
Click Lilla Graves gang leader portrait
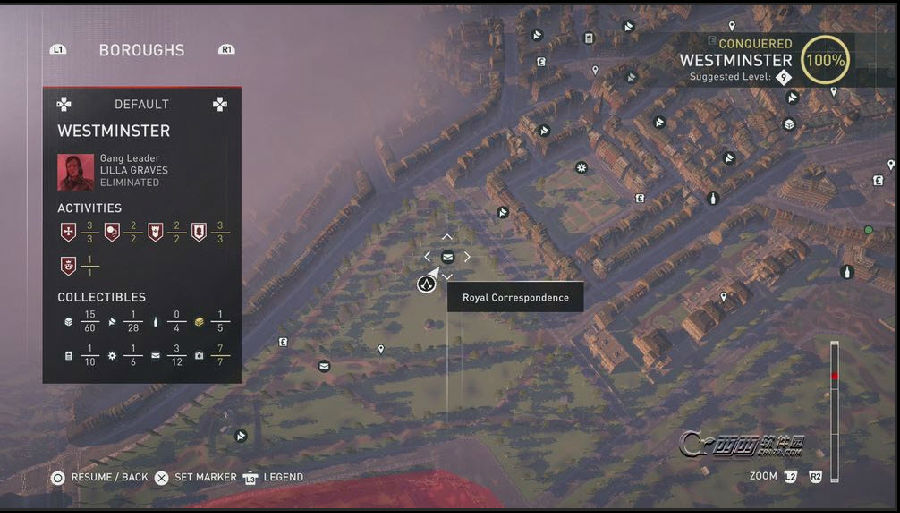pyautogui.click(x=75, y=171)
